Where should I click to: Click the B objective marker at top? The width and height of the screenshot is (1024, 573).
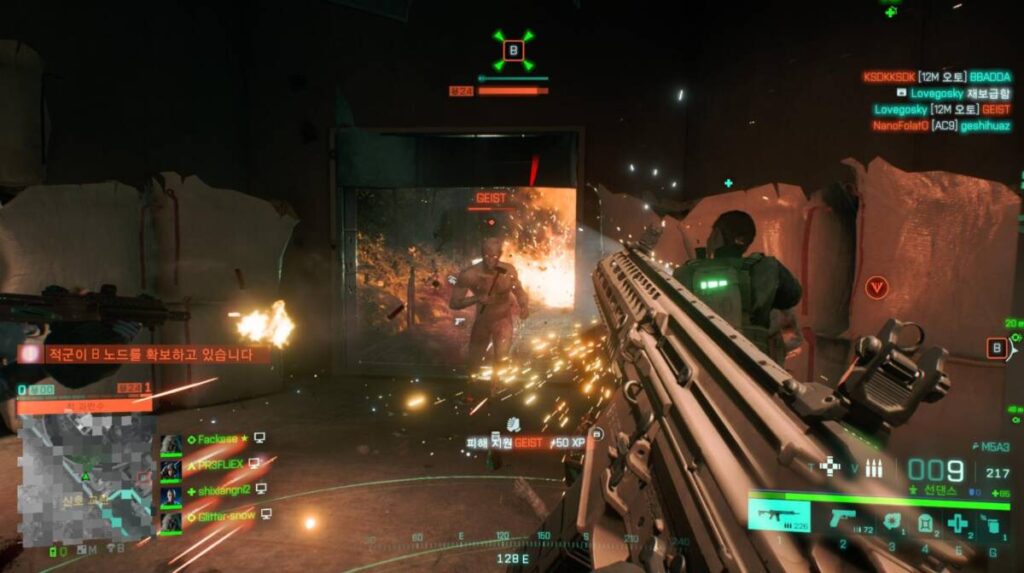[x=513, y=49]
